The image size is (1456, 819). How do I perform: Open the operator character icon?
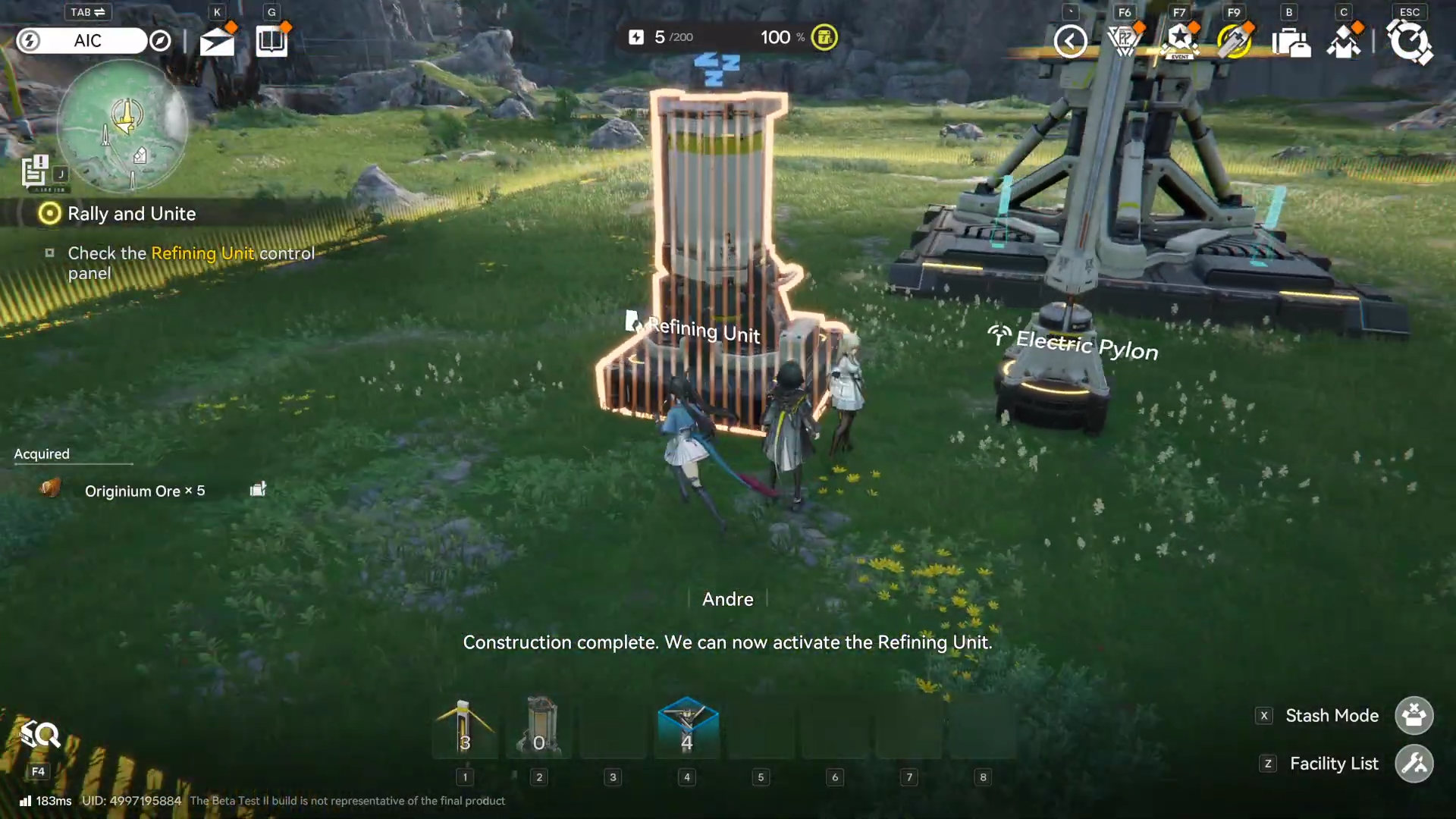click(1344, 42)
